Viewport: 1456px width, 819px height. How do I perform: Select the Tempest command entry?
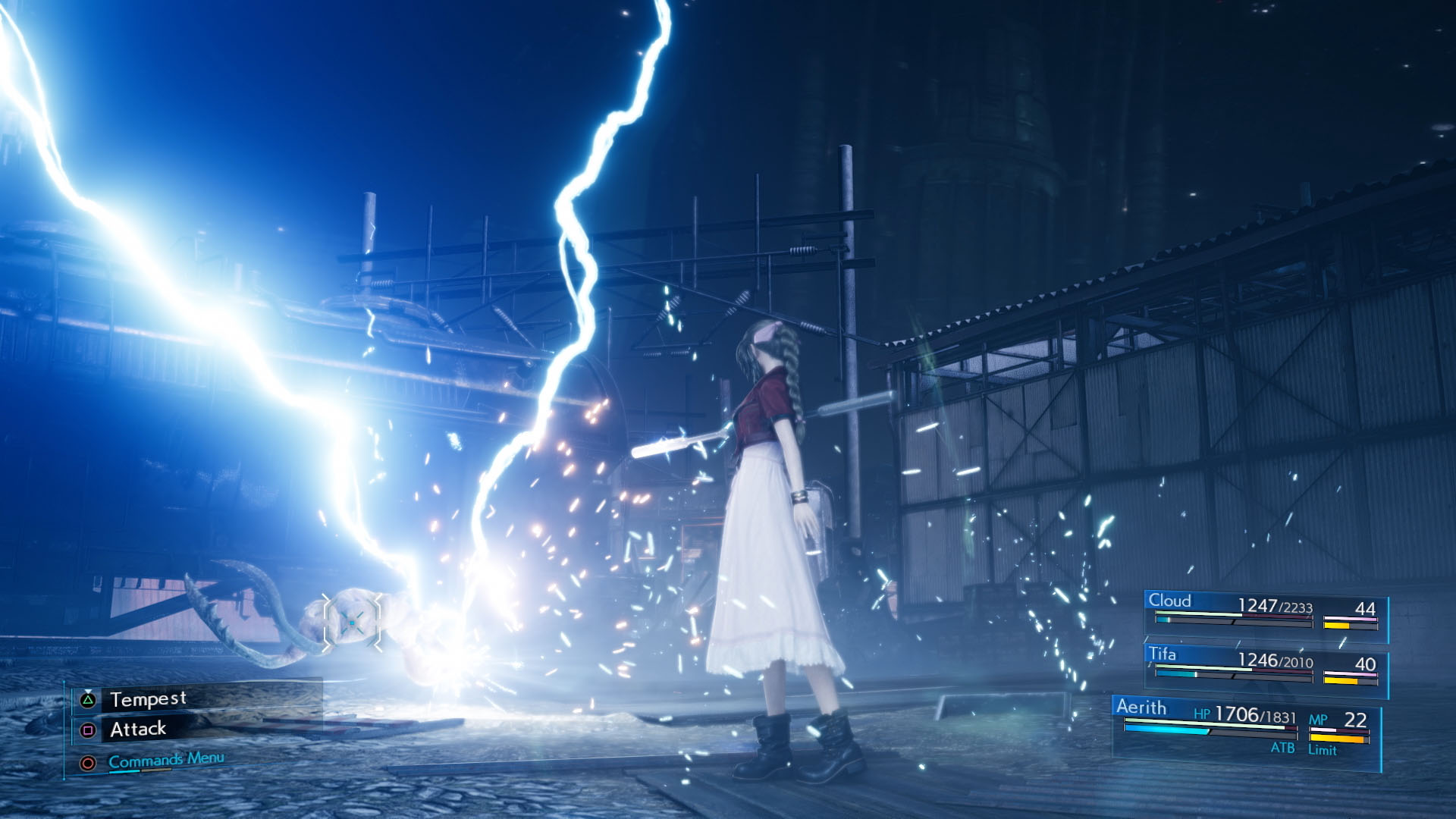149,698
